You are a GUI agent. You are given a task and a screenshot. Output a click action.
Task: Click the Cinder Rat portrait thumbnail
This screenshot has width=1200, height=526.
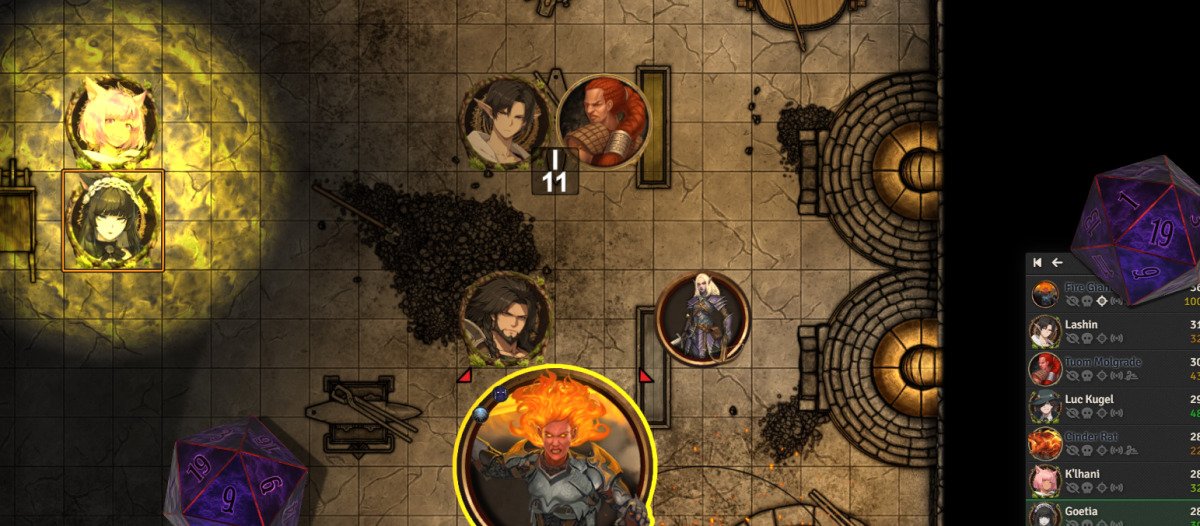[1045, 443]
